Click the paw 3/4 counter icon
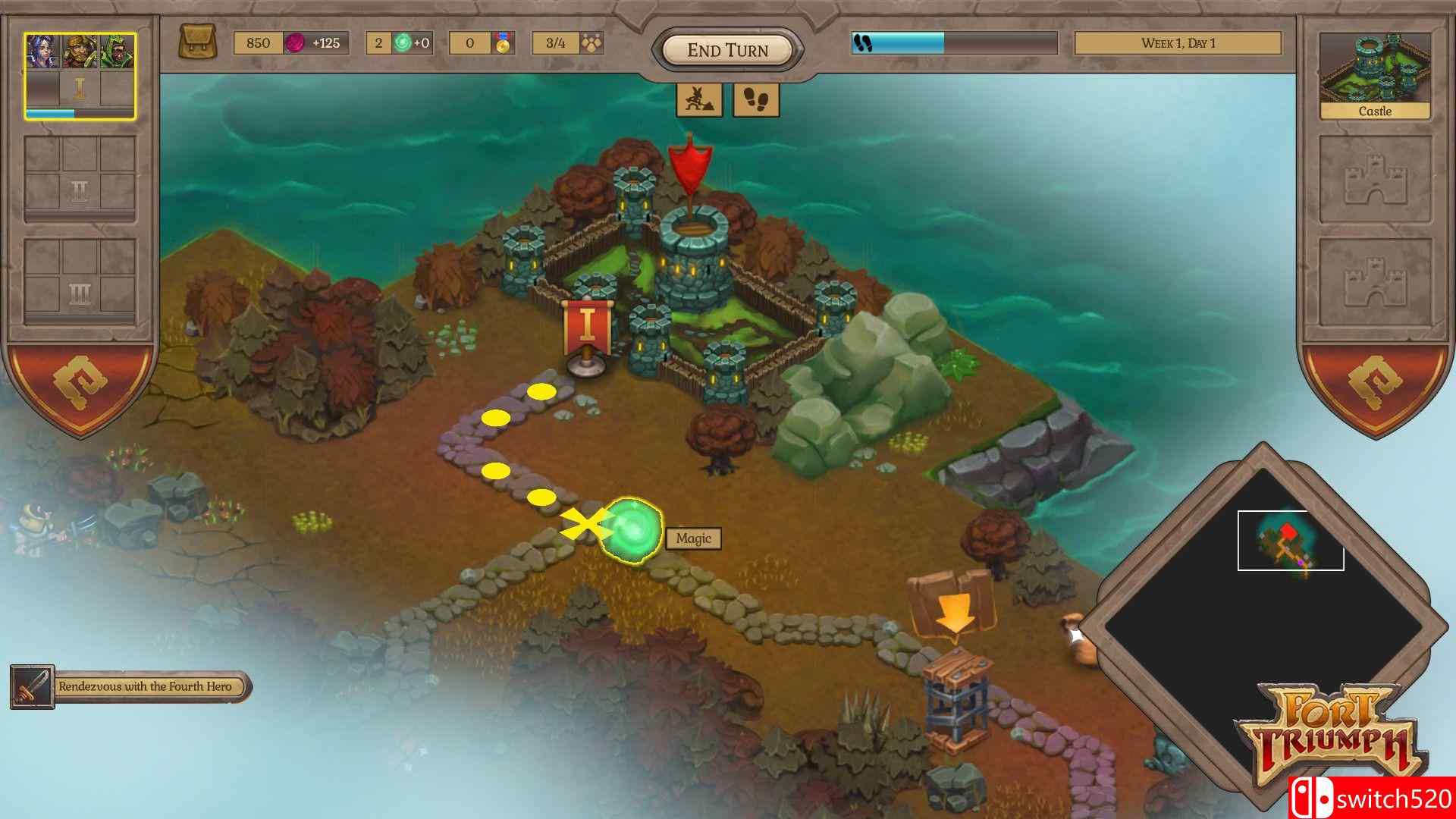The width and height of the screenshot is (1456, 819). tap(592, 42)
